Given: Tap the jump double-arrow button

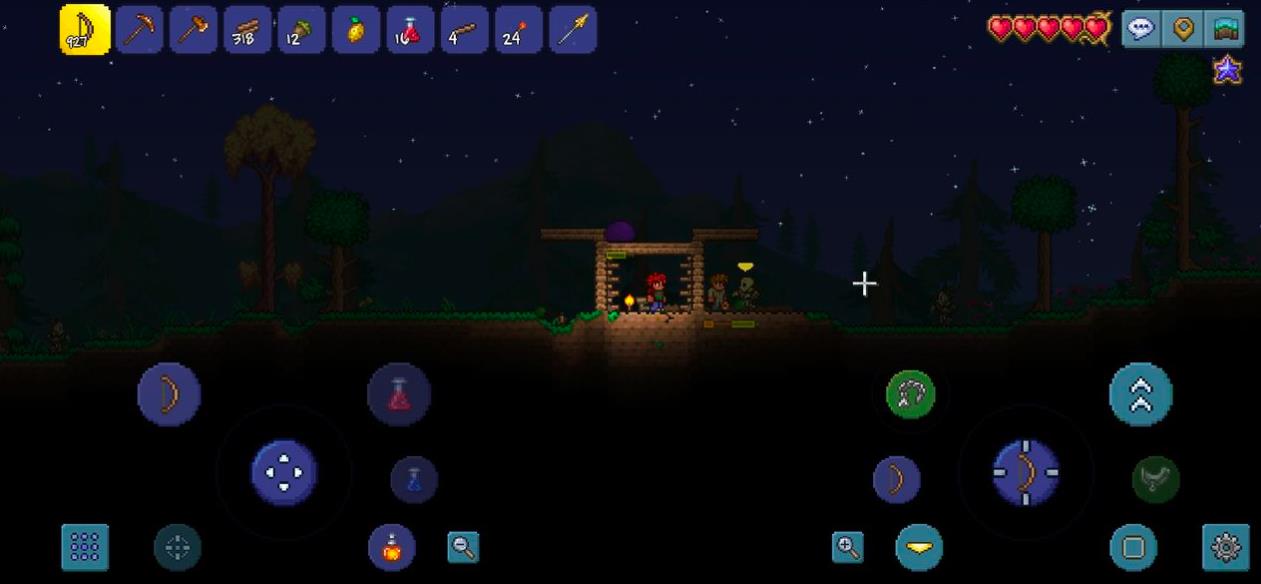Looking at the screenshot, I should point(1140,394).
